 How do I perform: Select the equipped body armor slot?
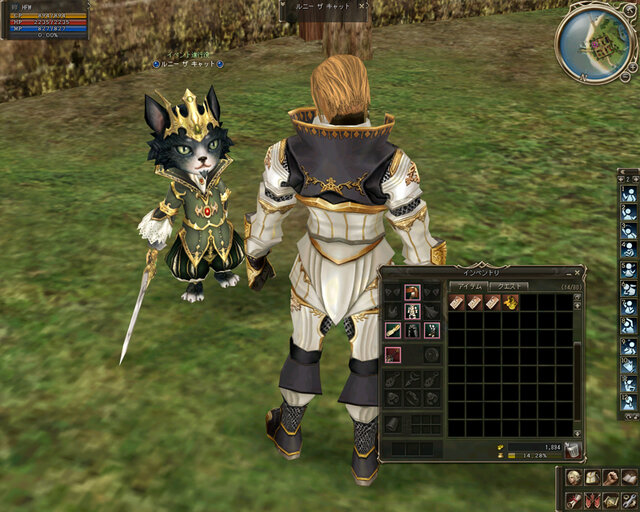[412, 311]
